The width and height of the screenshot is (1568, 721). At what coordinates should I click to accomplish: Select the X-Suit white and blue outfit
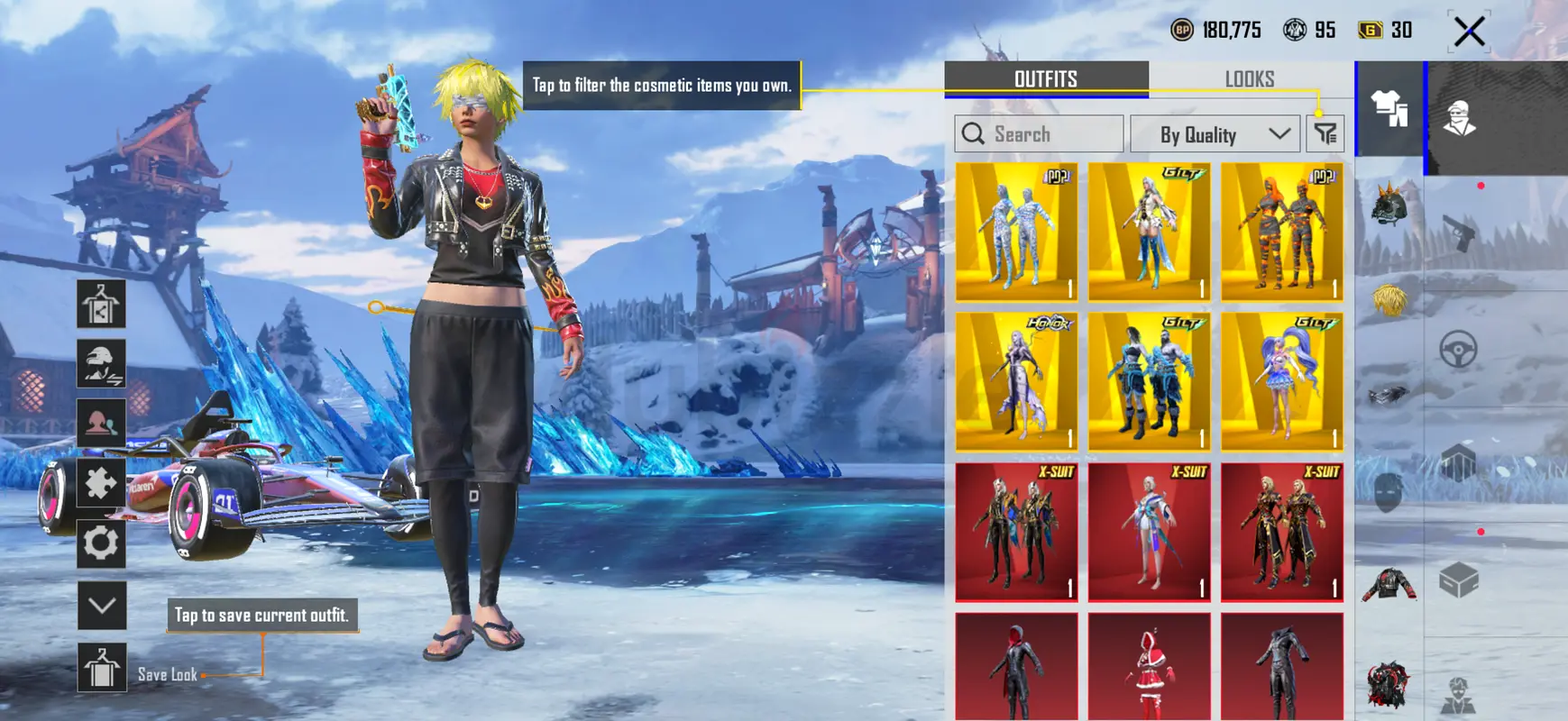tap(1149, 532)
